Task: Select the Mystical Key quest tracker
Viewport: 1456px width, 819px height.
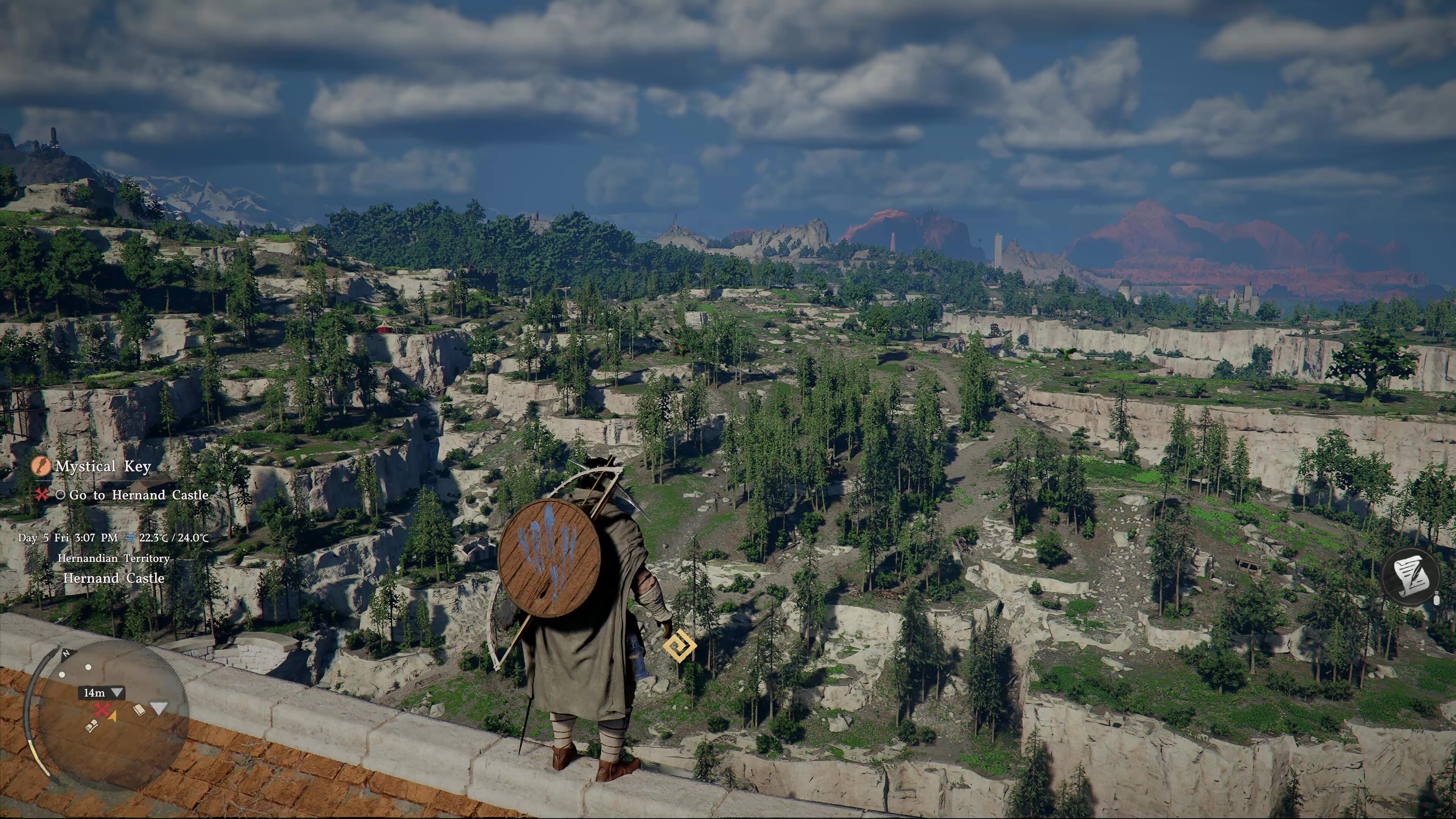Action: pos(102,466)
